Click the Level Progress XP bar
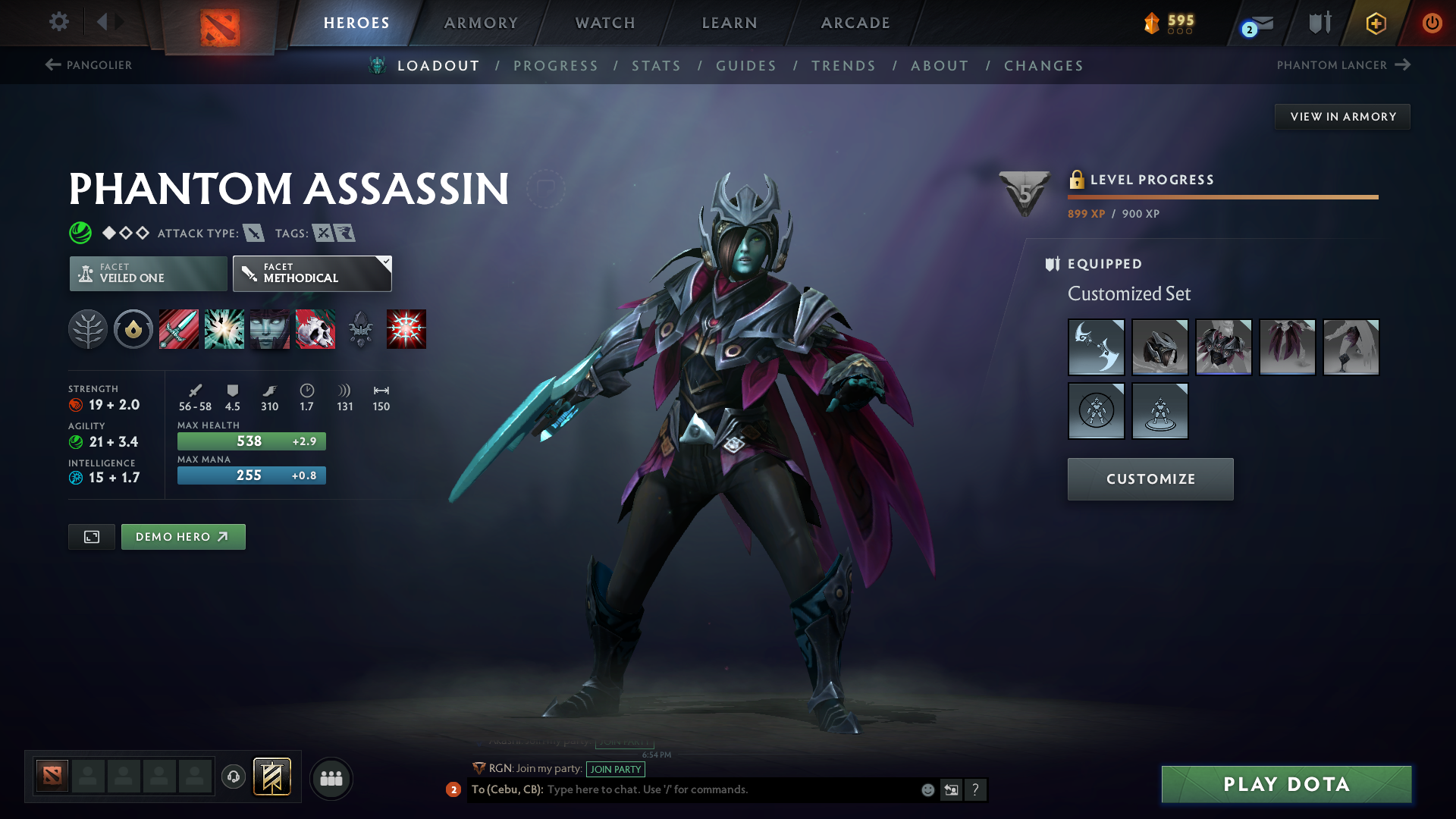 point(1222,197)
